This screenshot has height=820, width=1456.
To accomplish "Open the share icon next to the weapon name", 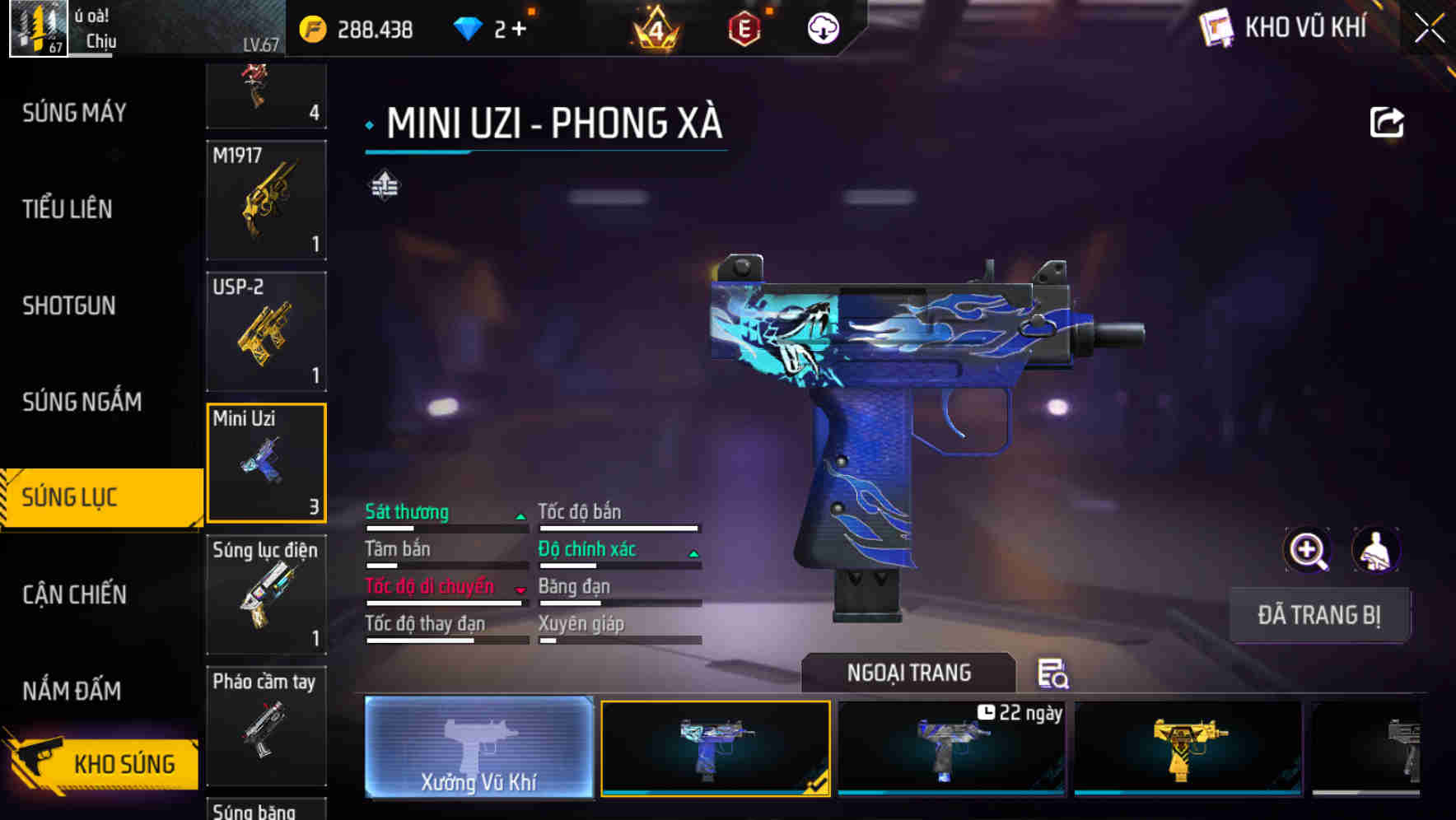I will coord(1388,122).
